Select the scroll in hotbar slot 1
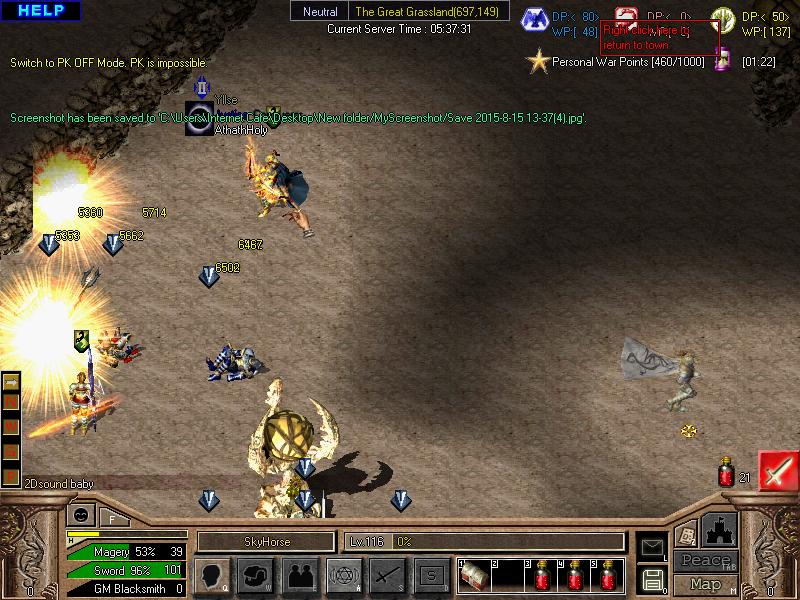The width and height of the screenshot is (800, 600). 474,577
